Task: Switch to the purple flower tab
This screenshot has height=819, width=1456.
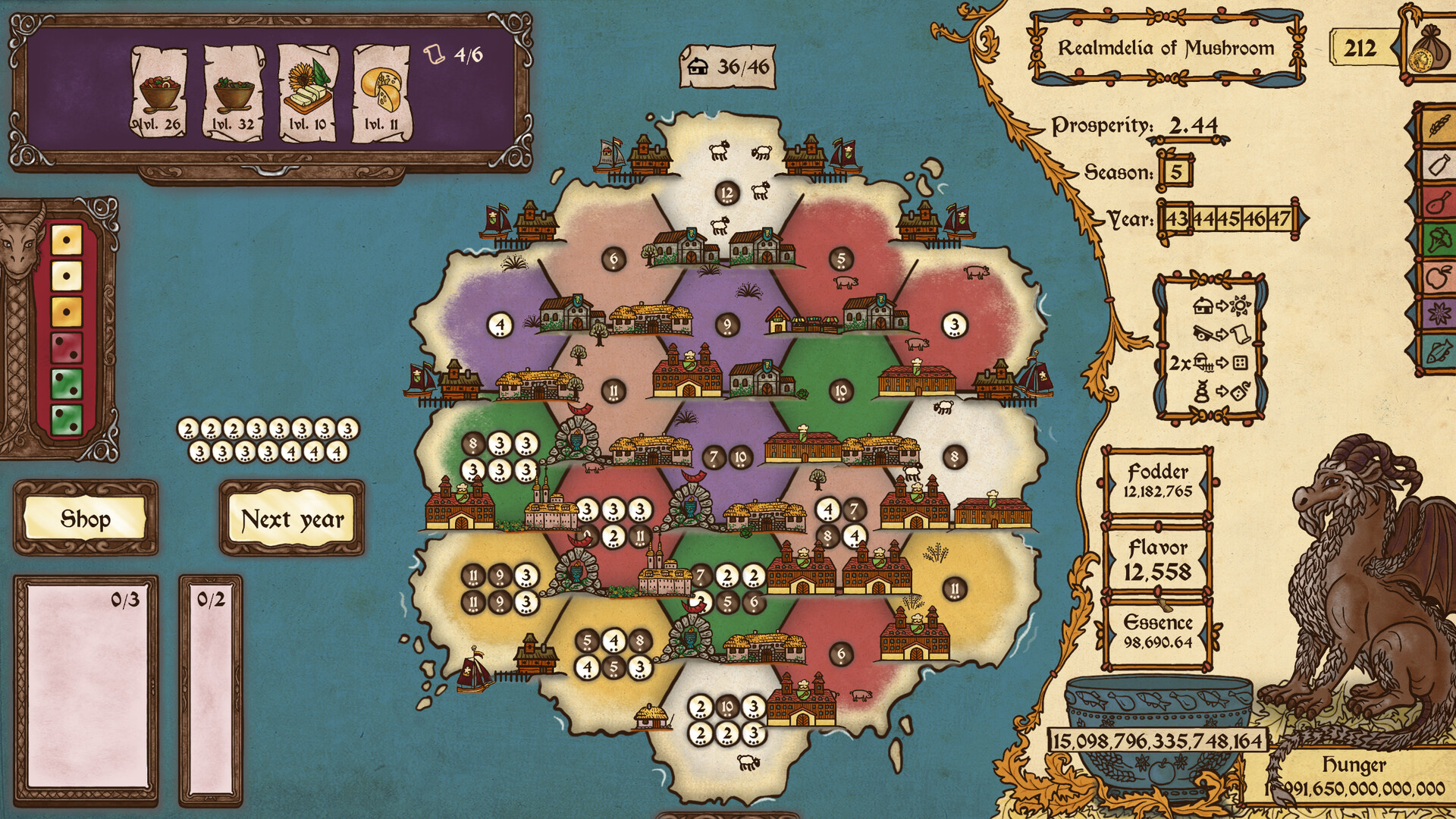Action: 1438,313
